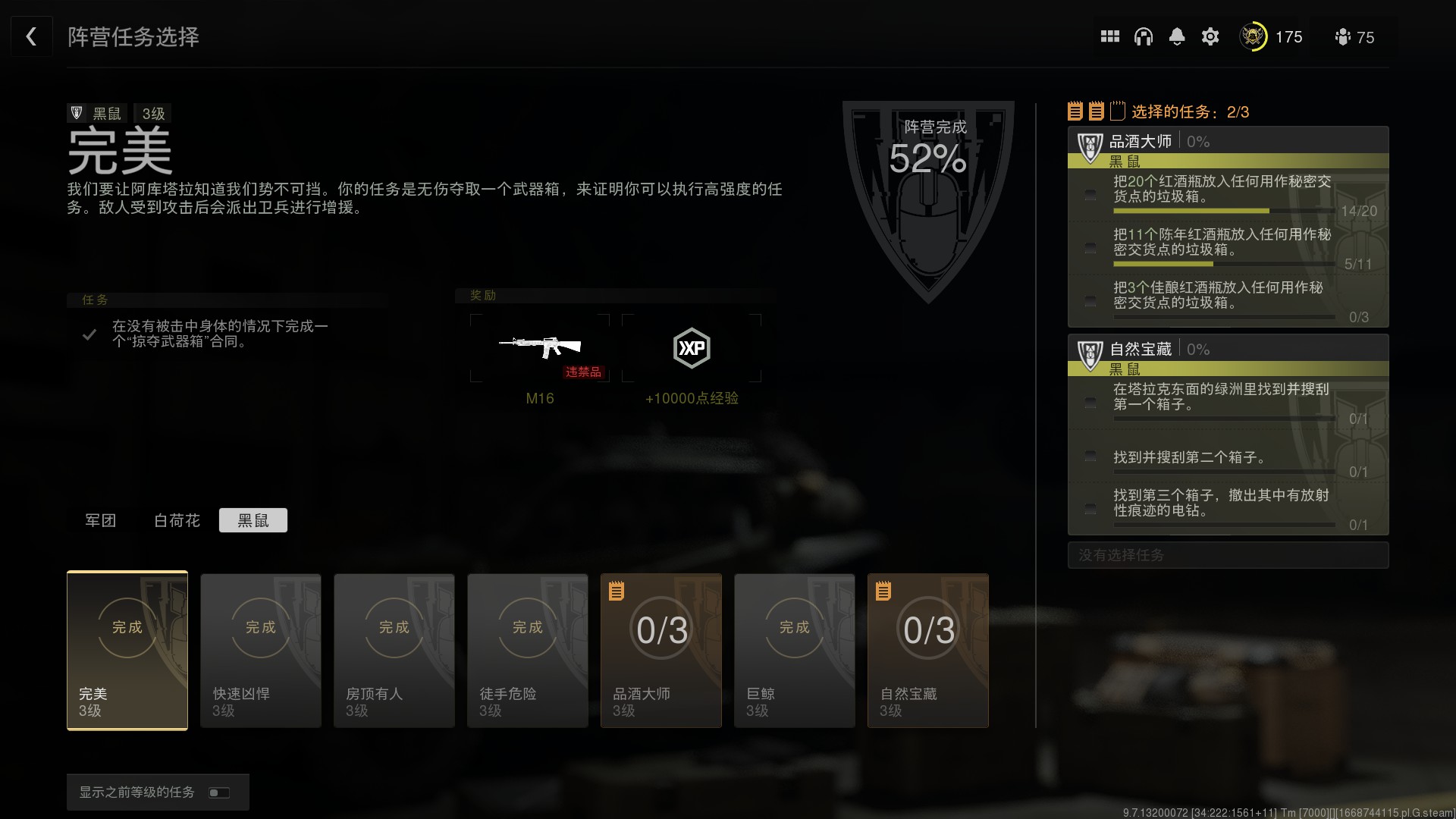Open the headset voice channel icon
Viewport: 1456px width, 819px height.
(x=1143, y=36)
